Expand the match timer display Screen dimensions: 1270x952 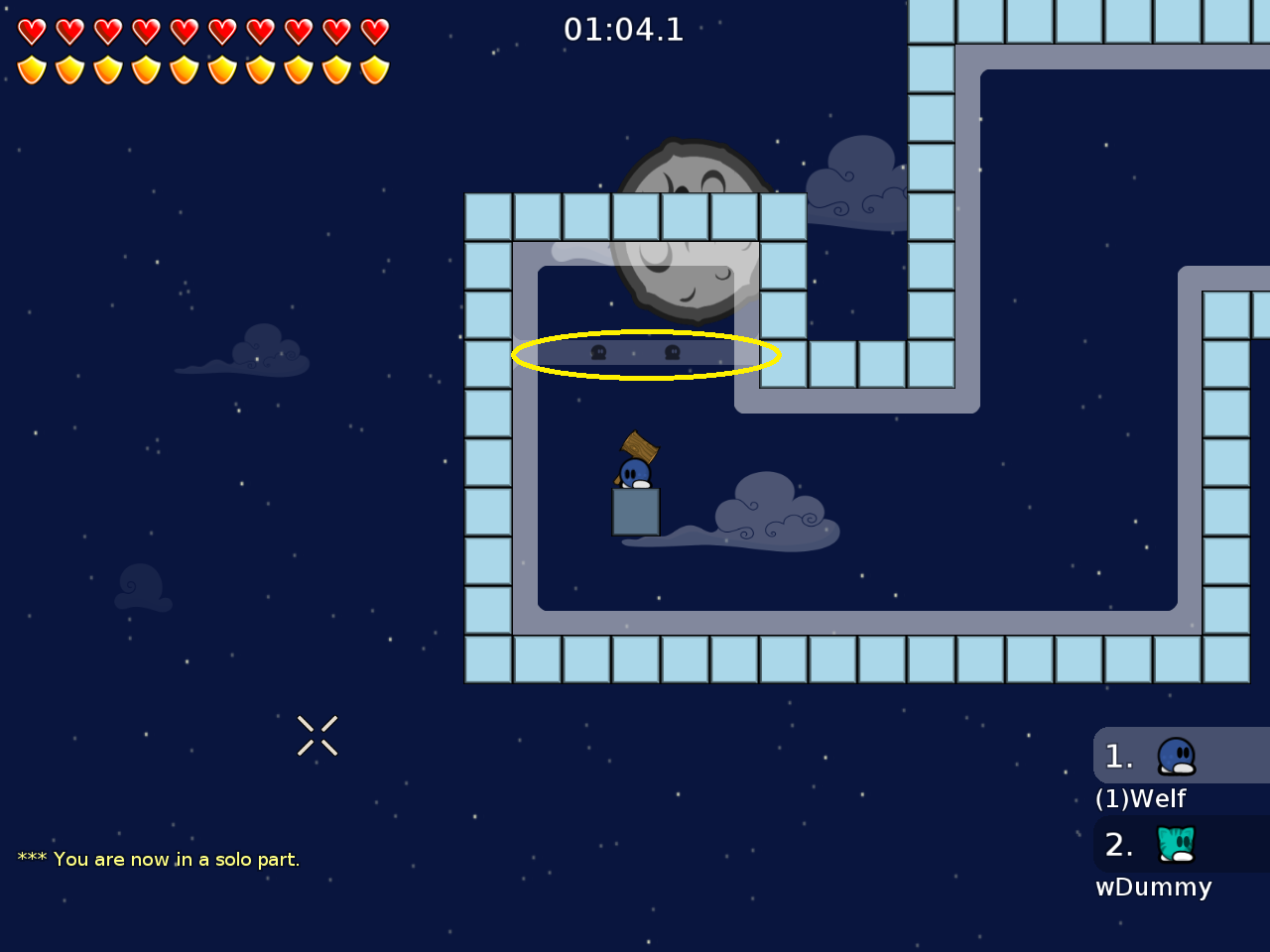pyautogui.click(x=625, y=30)
